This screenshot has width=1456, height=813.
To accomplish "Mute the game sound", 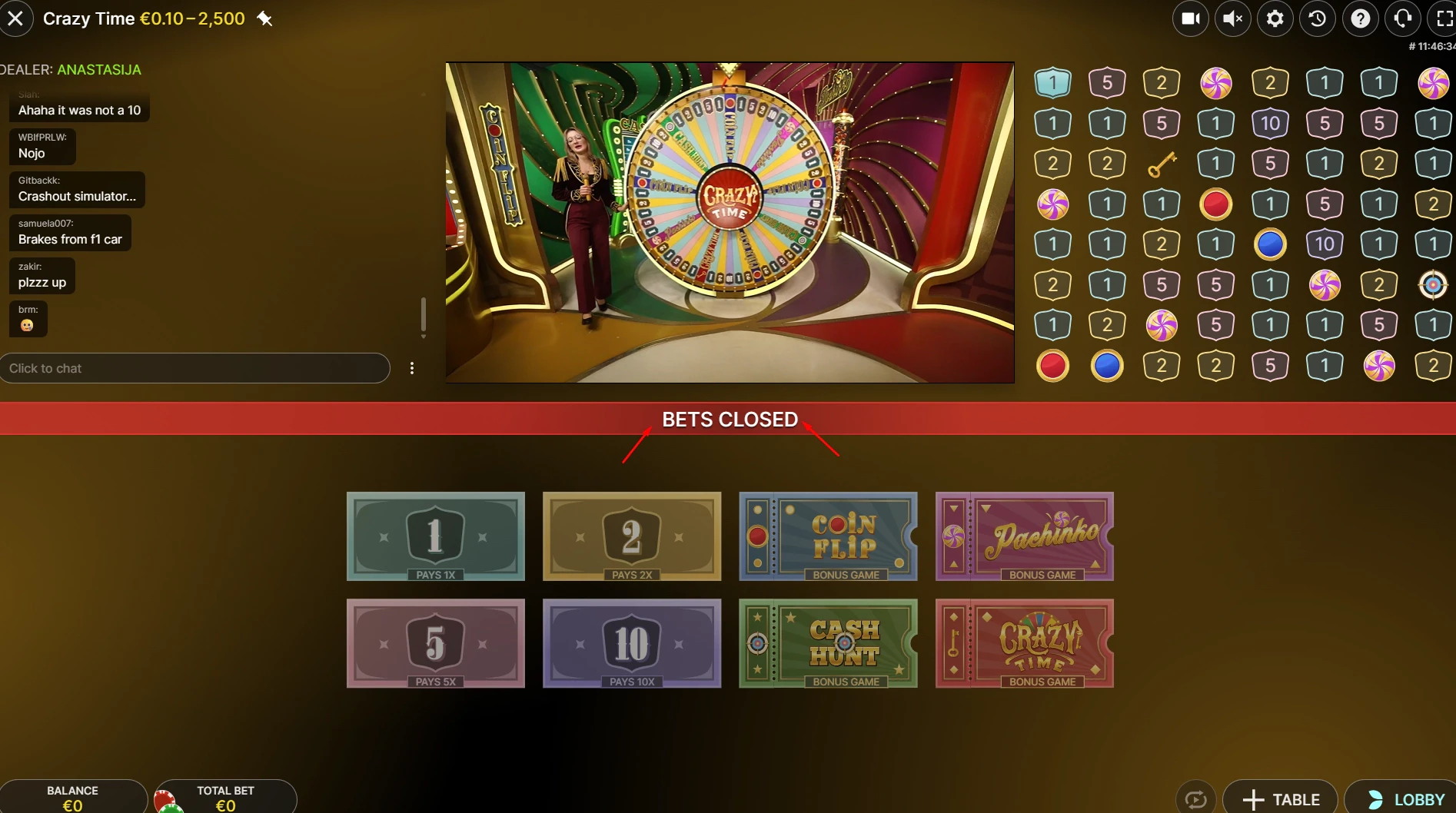I will pyautogui.click(x=1233, y=18).
